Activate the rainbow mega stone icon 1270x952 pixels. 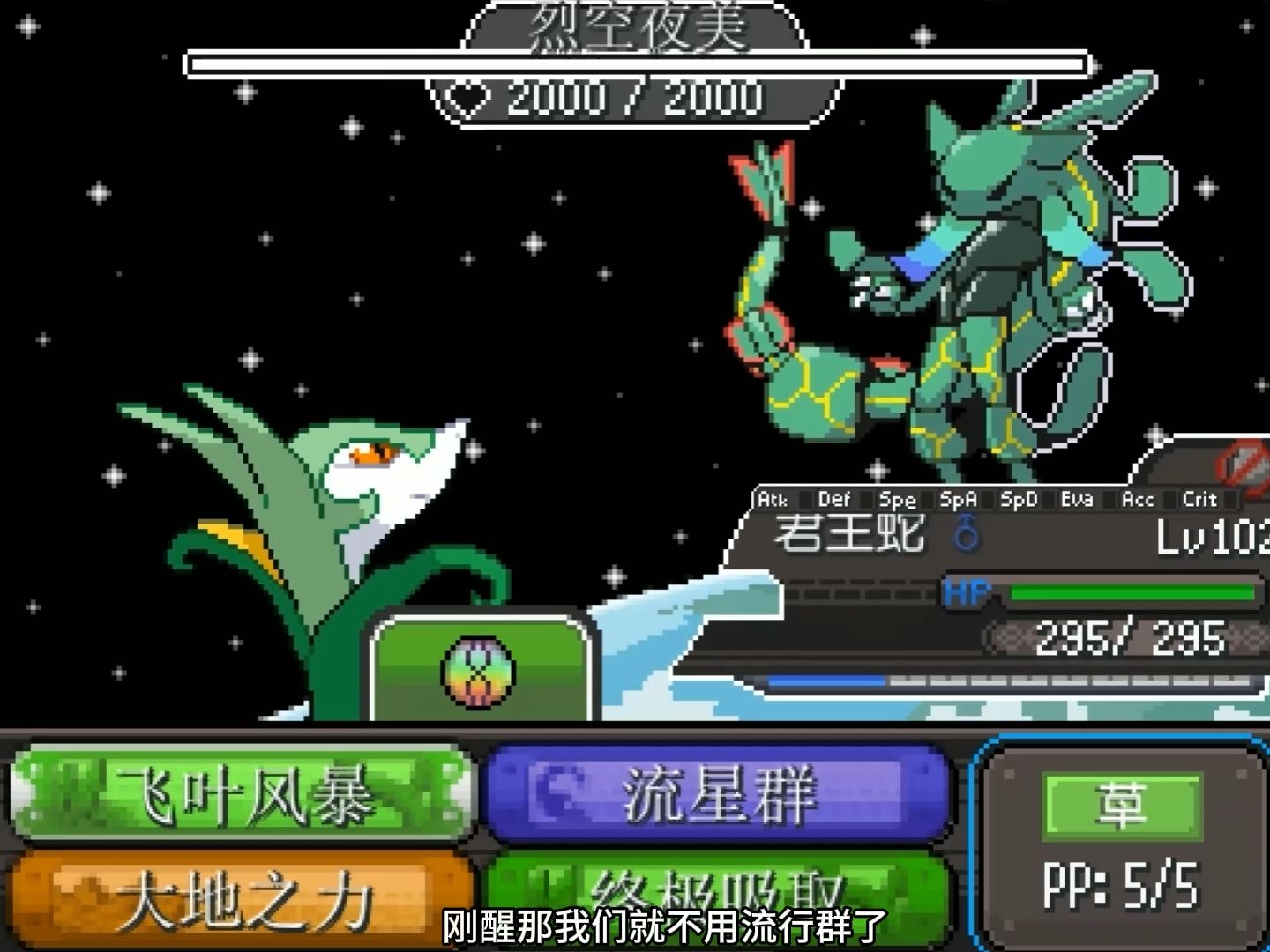click(479, 672)
